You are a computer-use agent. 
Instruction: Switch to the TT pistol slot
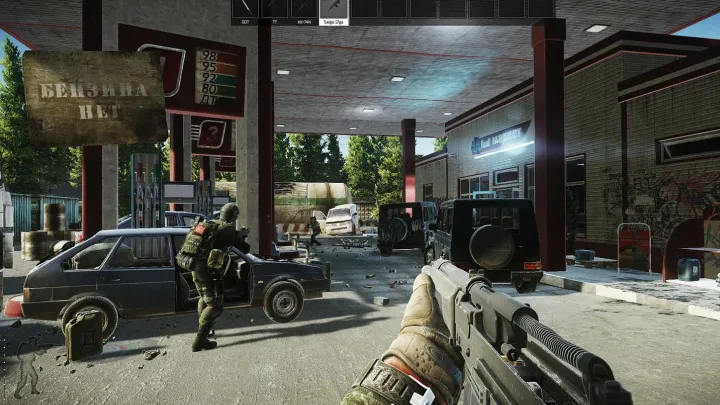(x=275, y=9)
